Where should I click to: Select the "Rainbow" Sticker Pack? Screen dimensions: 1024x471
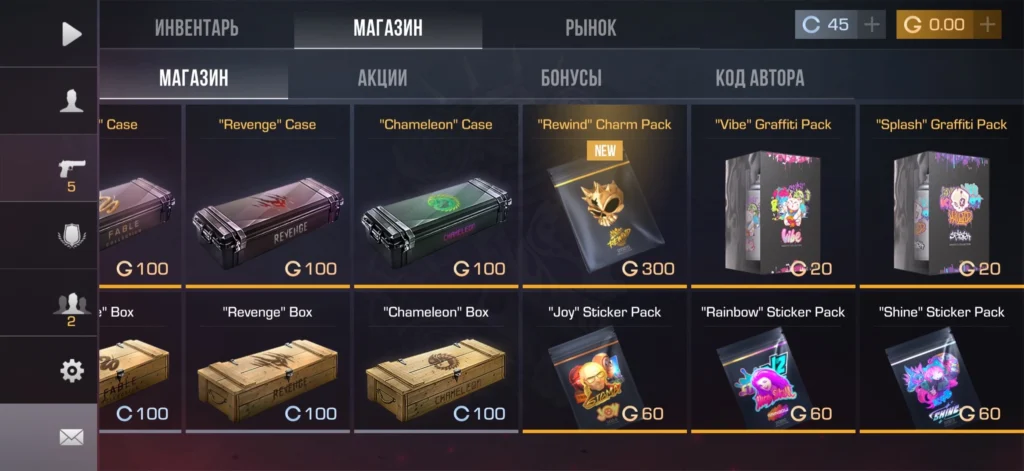772,365
